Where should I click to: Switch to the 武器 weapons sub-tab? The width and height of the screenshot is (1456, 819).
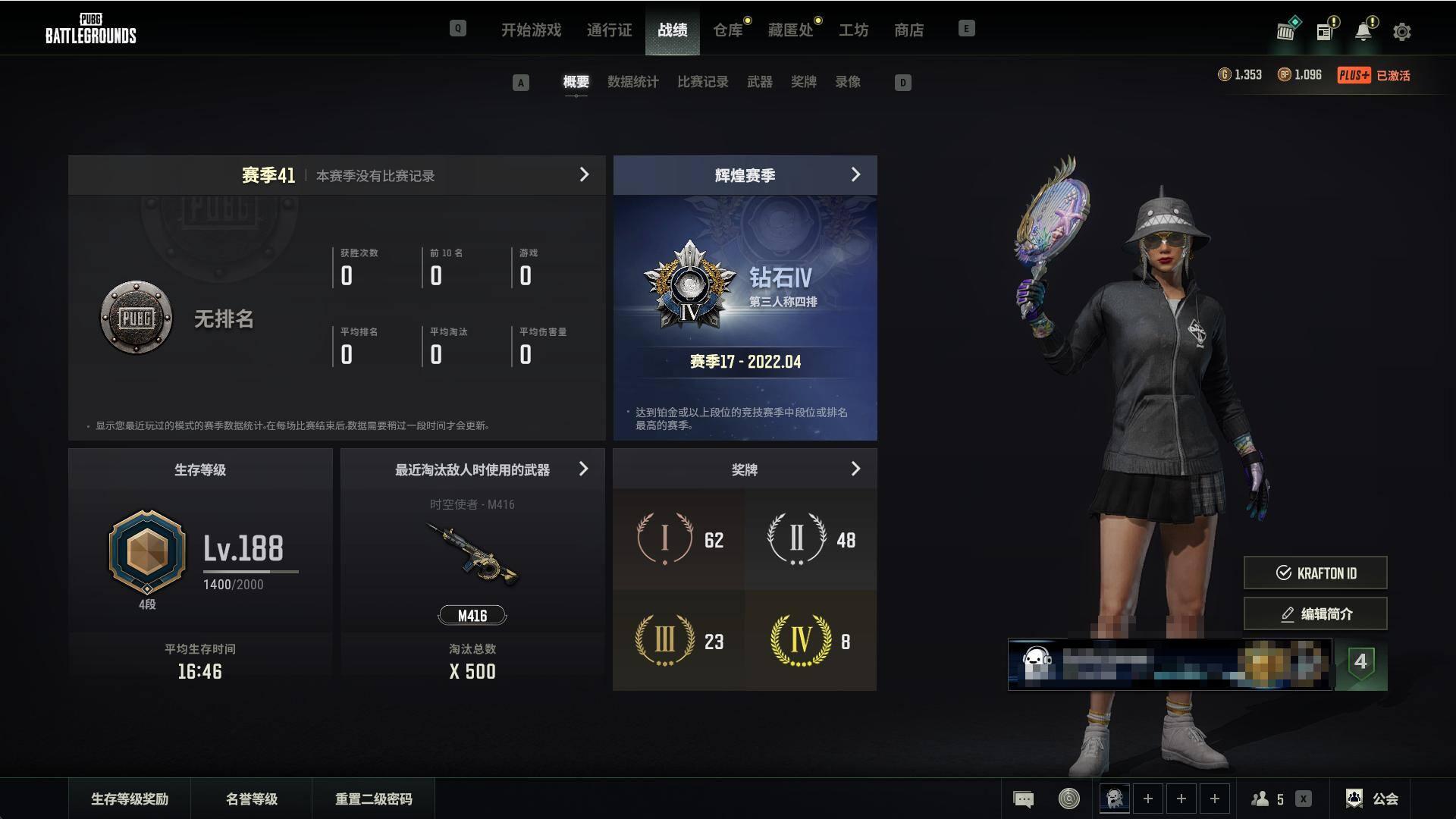pos(759,82)
